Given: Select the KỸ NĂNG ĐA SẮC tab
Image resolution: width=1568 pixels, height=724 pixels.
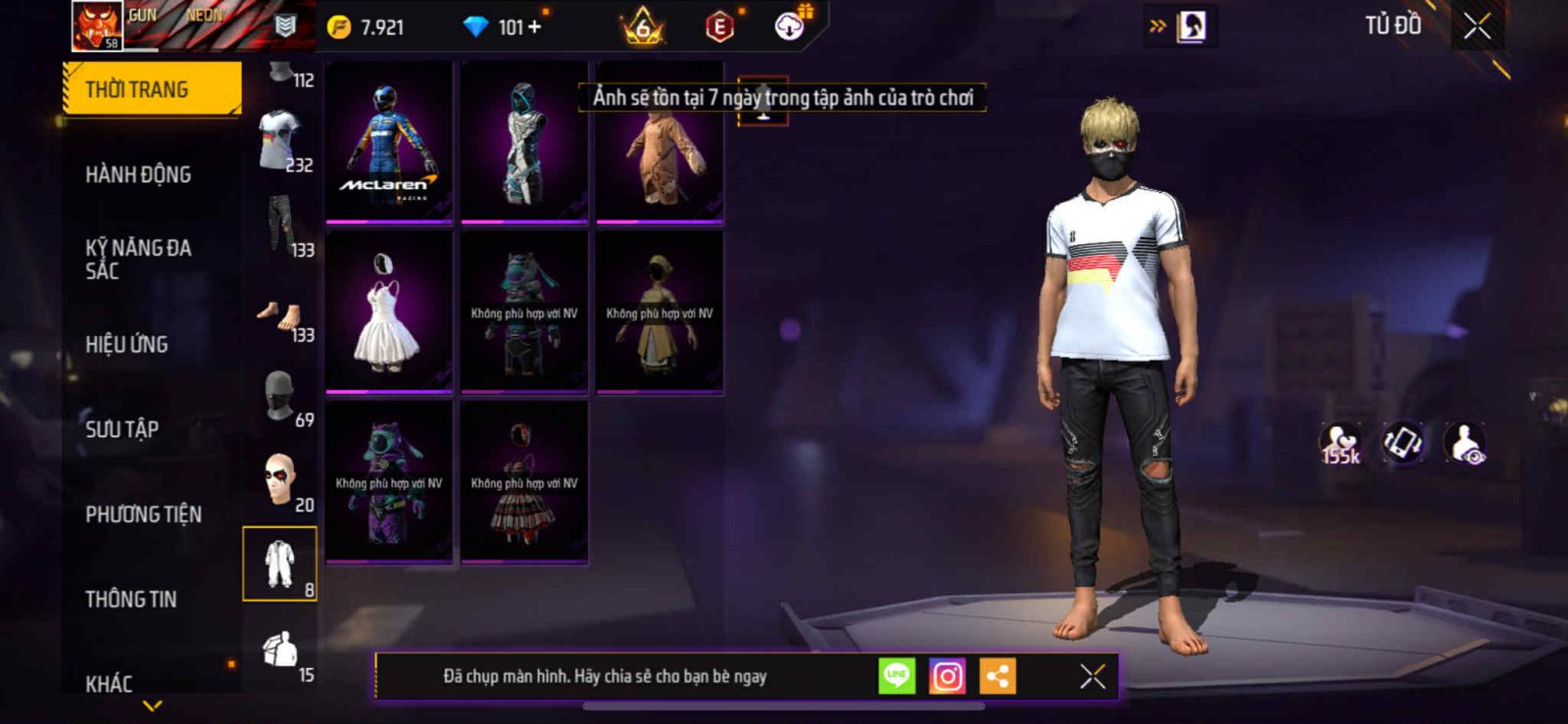Looking at the screenshot, I should pos(138,259).
